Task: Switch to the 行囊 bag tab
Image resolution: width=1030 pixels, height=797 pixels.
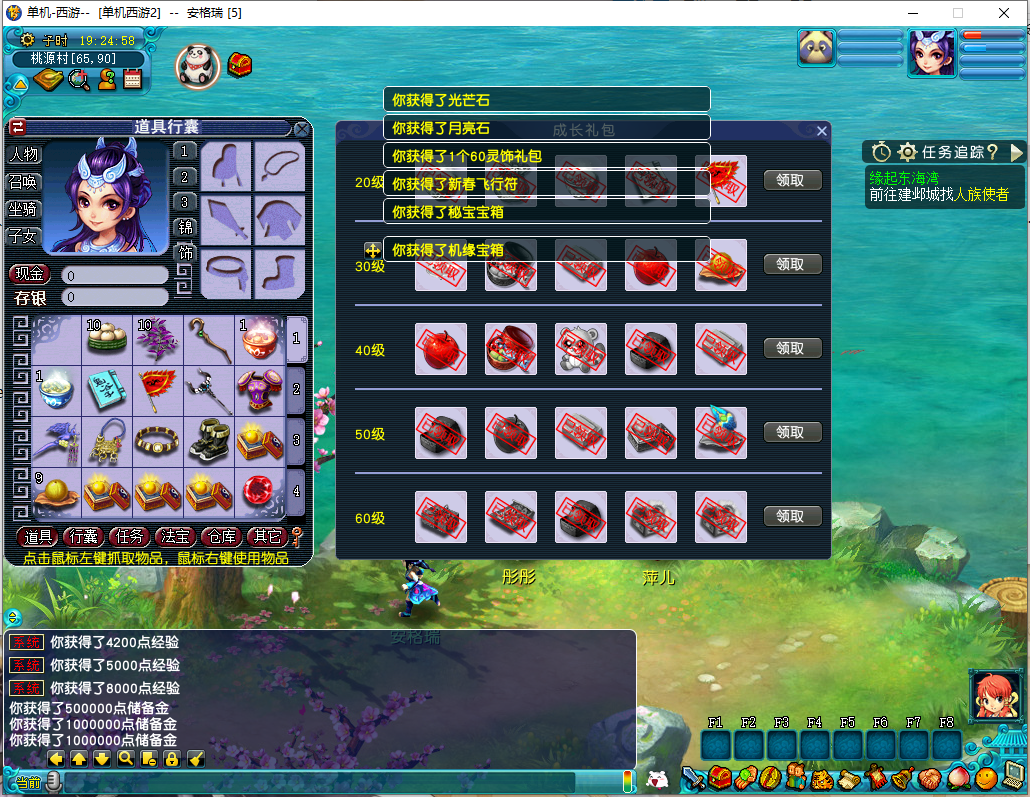Action: click(84, 538)
